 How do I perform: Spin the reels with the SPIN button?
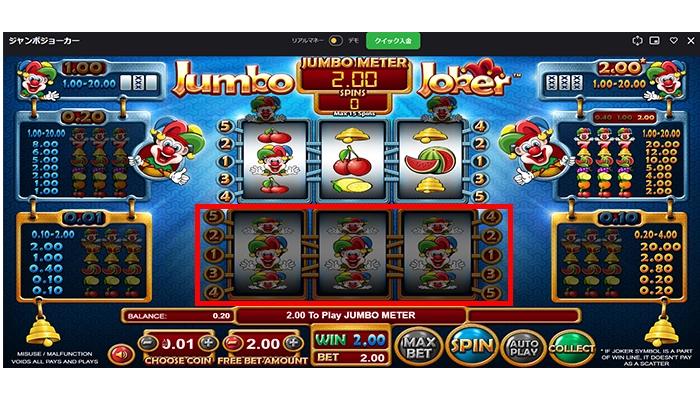pyautogui.click(x=470, y=347)
